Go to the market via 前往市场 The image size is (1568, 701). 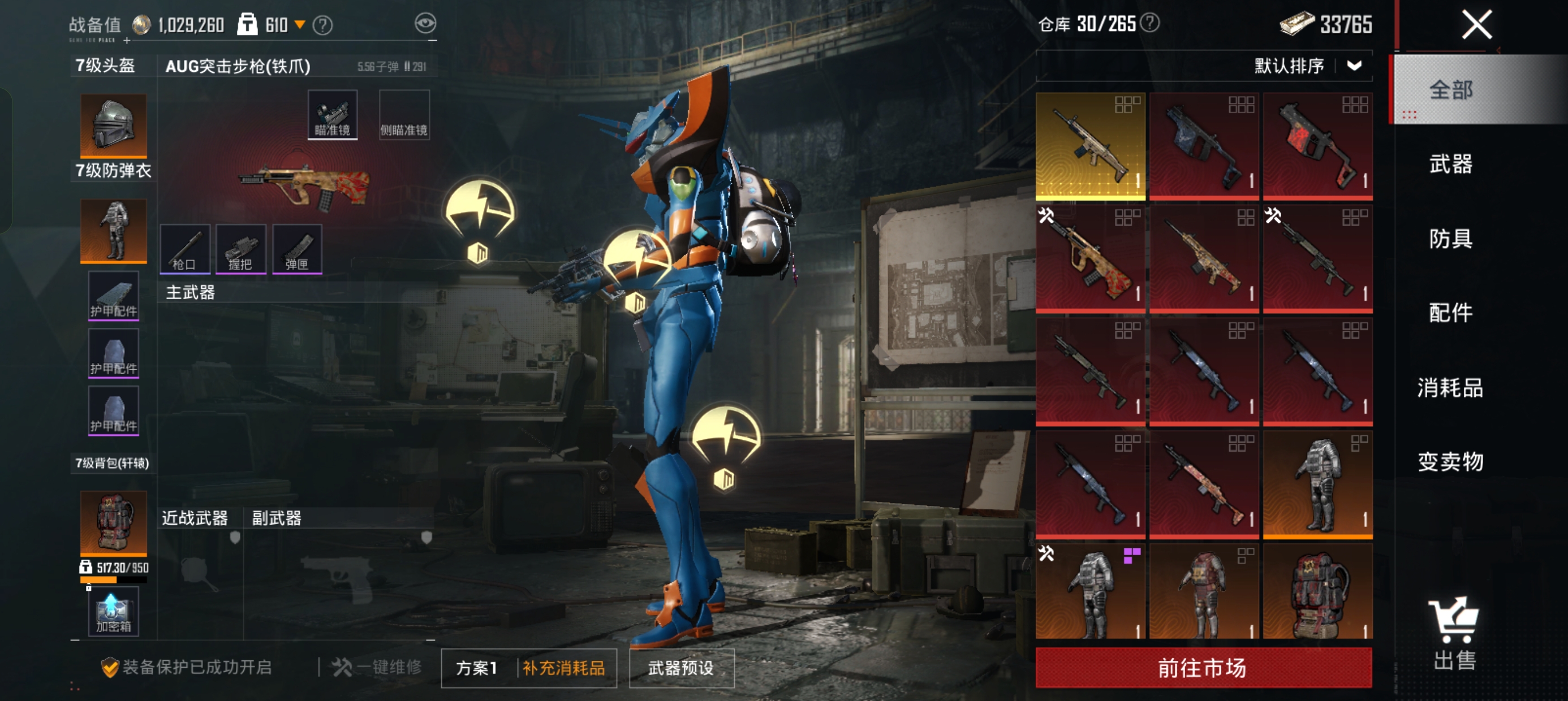tap(1203, 668)
